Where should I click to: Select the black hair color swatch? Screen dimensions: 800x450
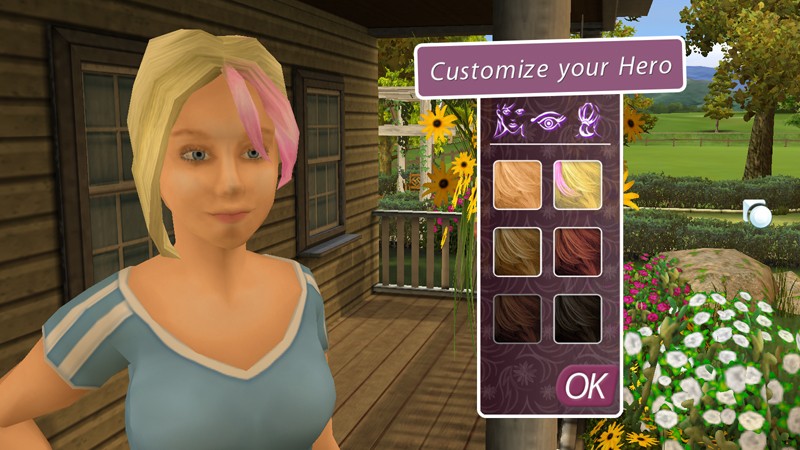(578, 319)
